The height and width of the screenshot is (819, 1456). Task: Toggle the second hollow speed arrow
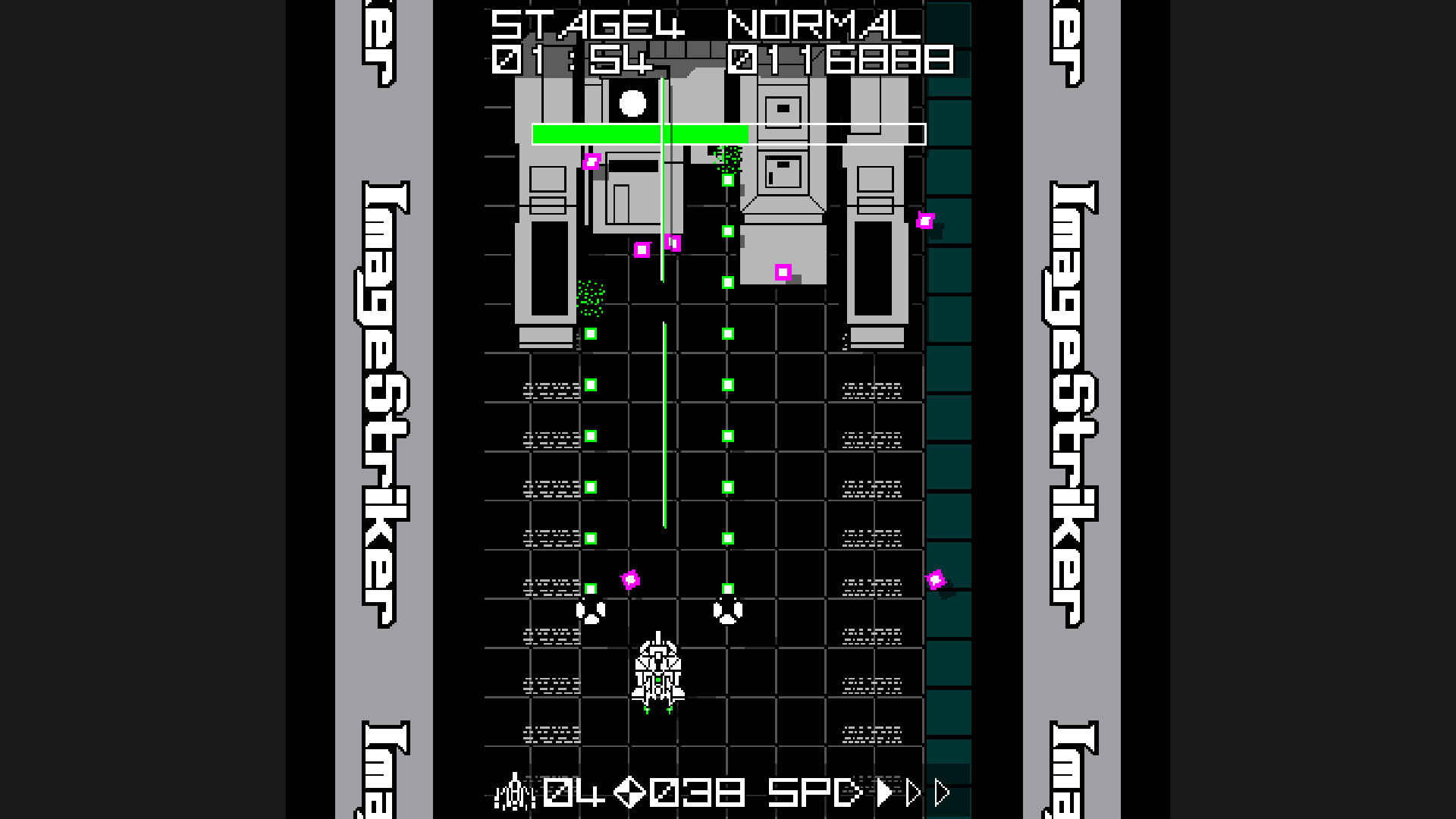pos(913,792)
